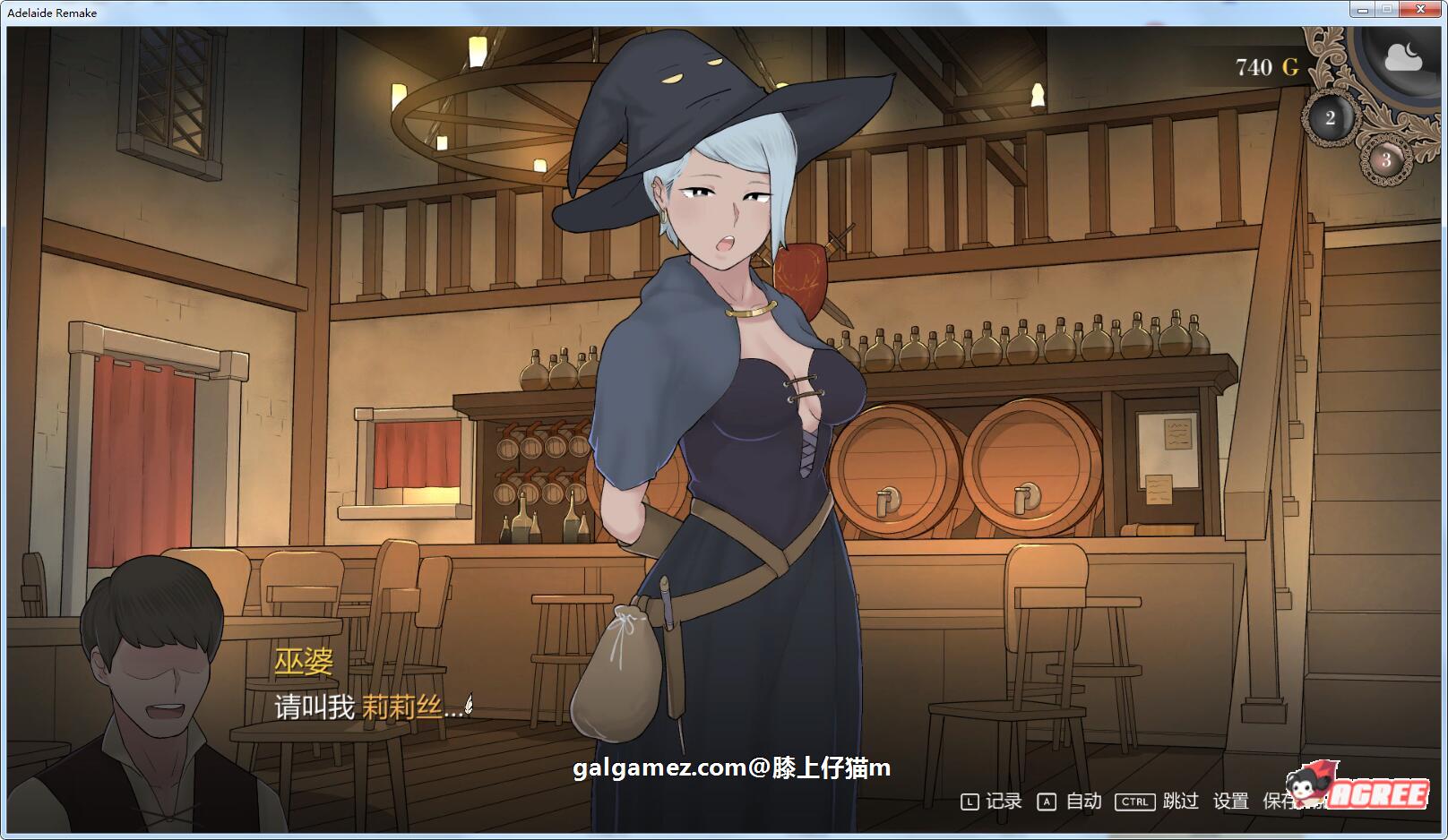Viewport: 1448px width, 840px height.
Task: Click the L key icon beside 记录
Action: (970, 801)
